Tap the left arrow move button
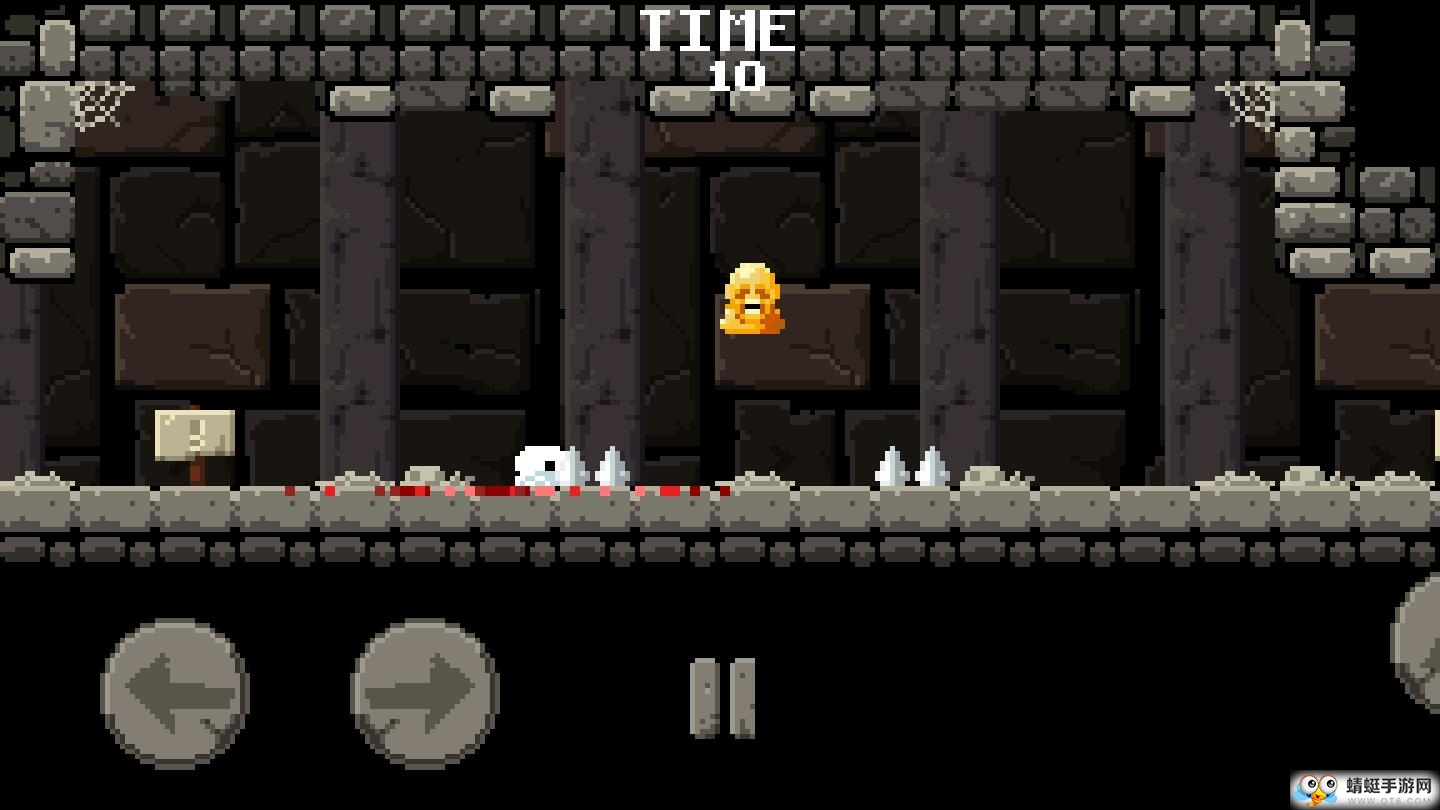 [175, 693]
